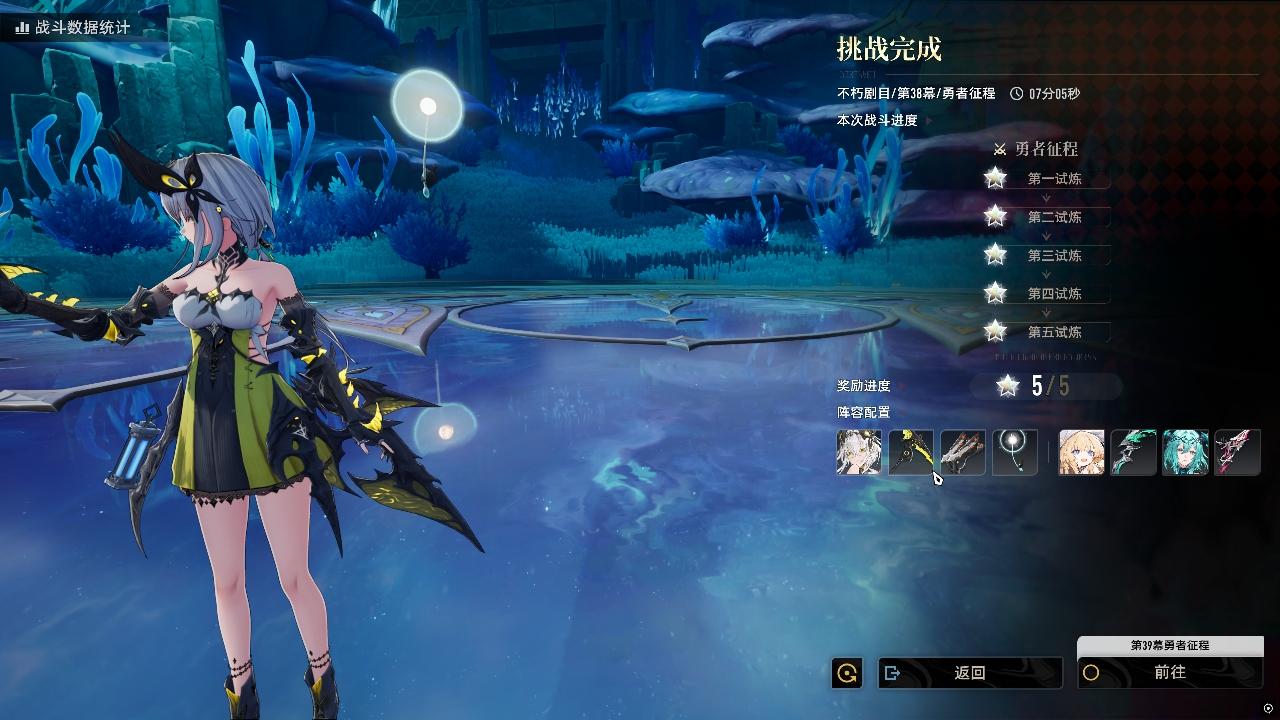Viewport: 1280px width, 720px height.
Task: Click the 返回 return button
Action: (x=969, y=673)
